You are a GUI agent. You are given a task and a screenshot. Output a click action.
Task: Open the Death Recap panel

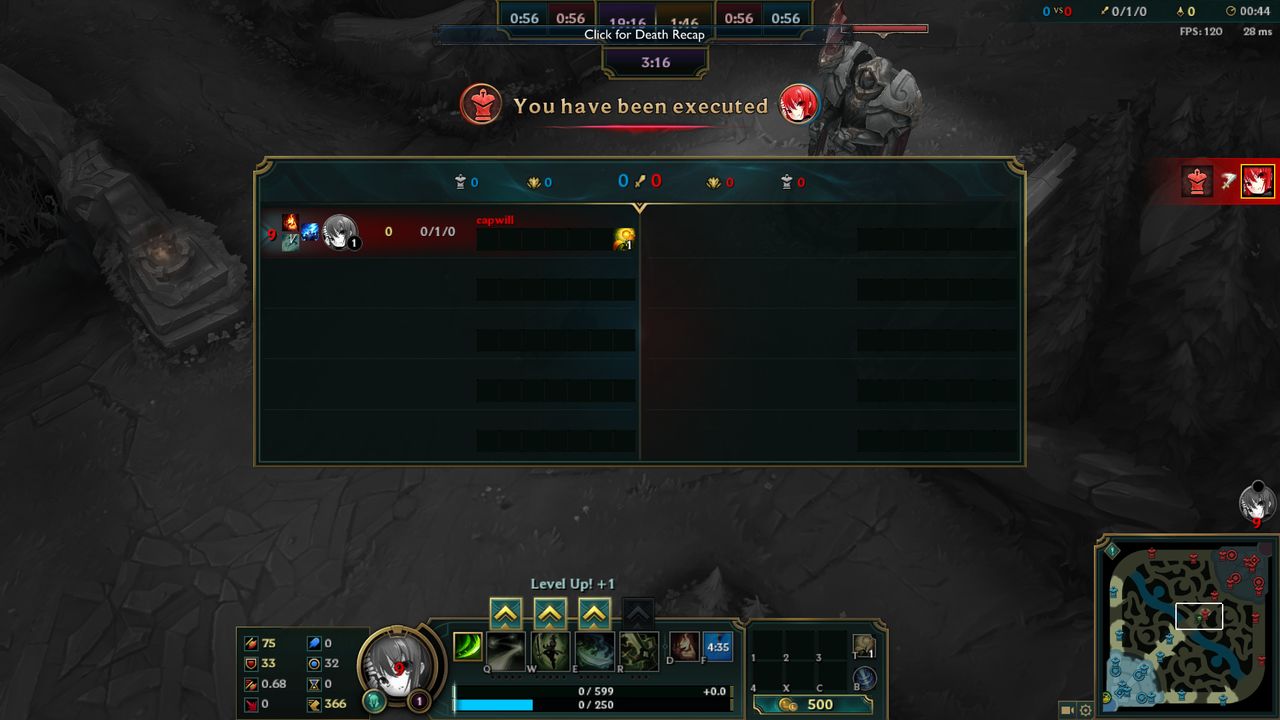pyautogui.click(x=644, y=34)
